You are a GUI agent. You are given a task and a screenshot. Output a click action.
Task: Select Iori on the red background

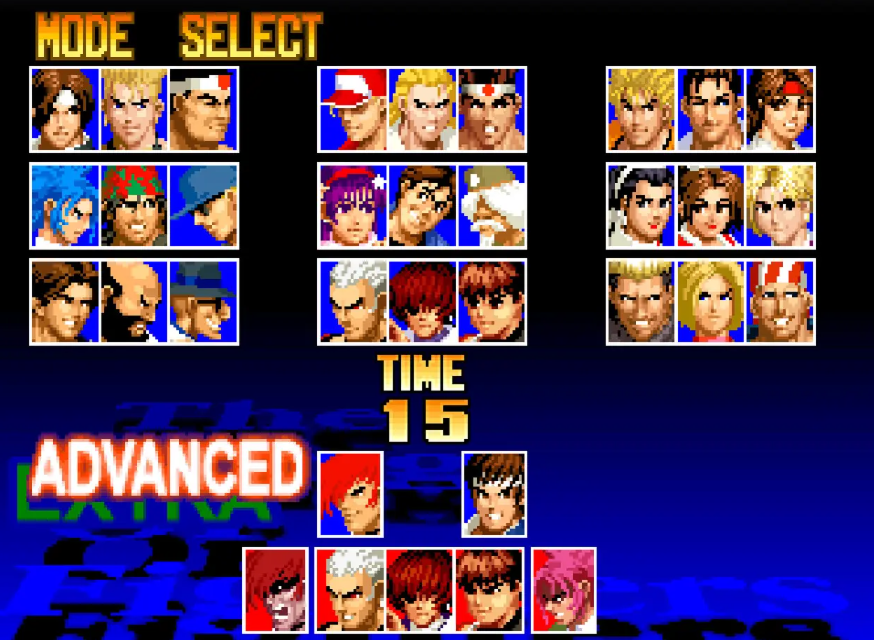click(350, 494)
